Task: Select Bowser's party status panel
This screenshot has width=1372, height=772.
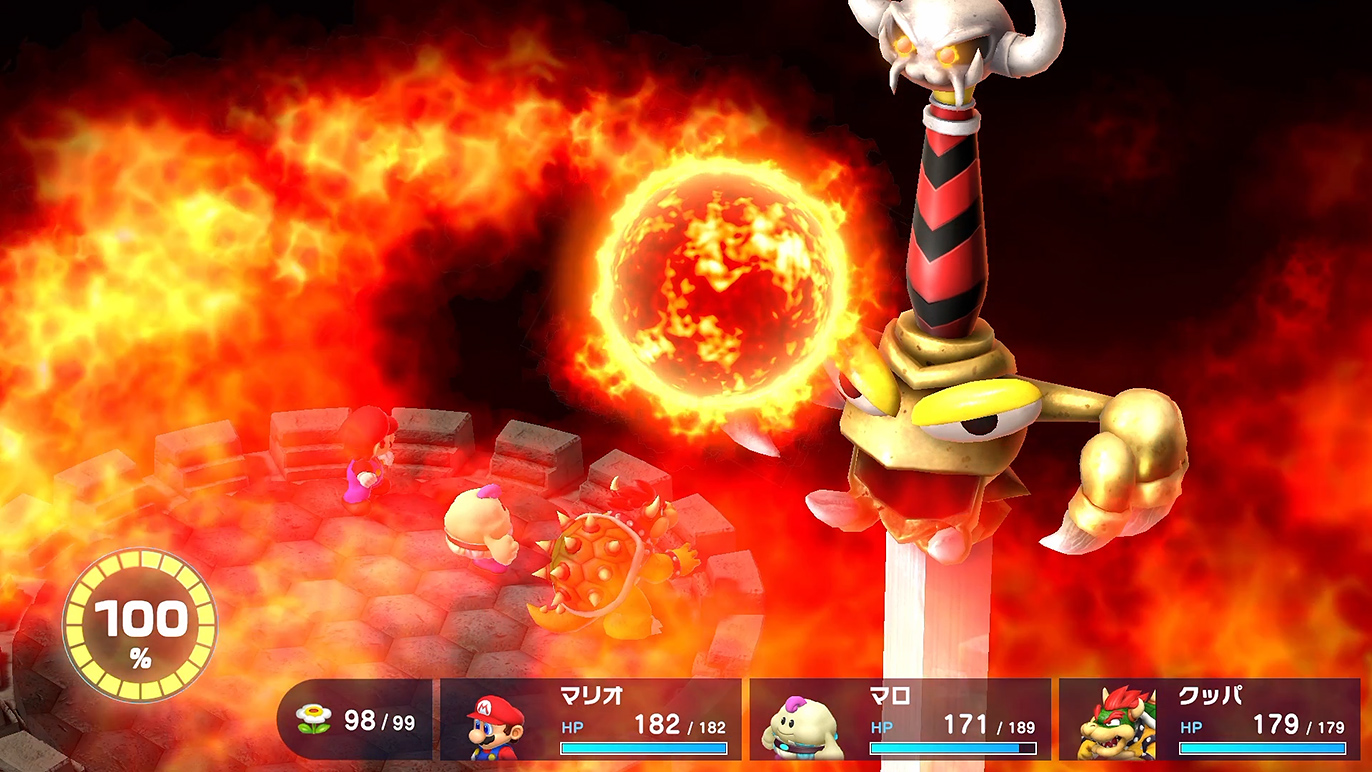Action: 1209,720
